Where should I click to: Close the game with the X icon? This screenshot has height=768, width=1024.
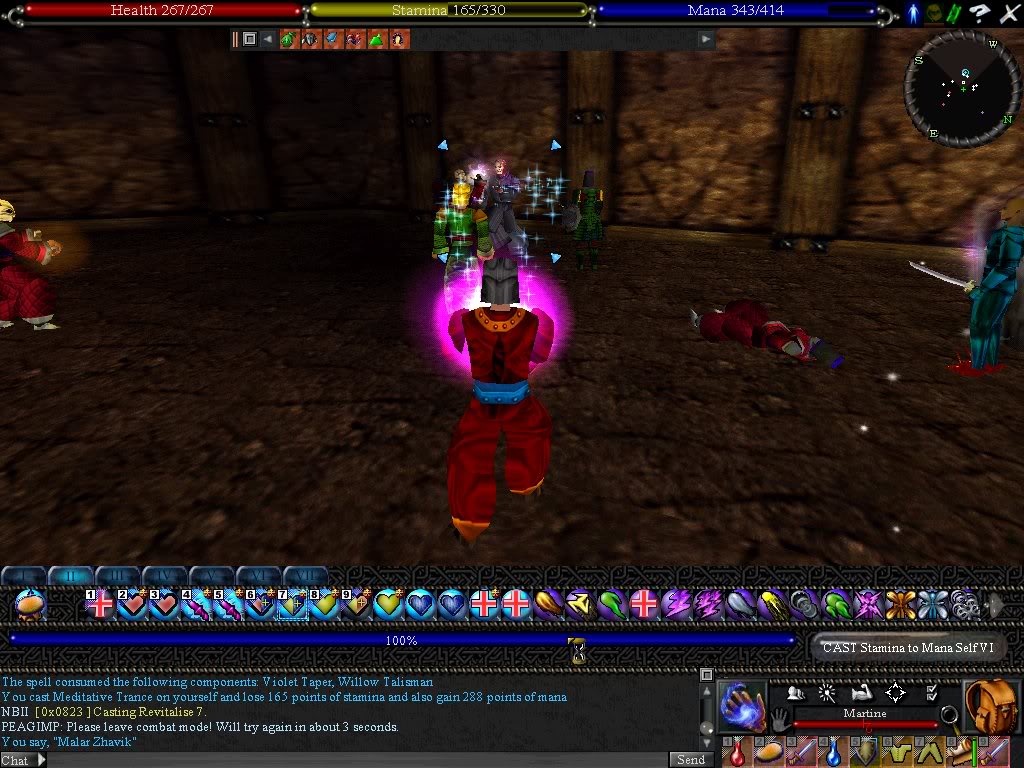point(1008,13)
